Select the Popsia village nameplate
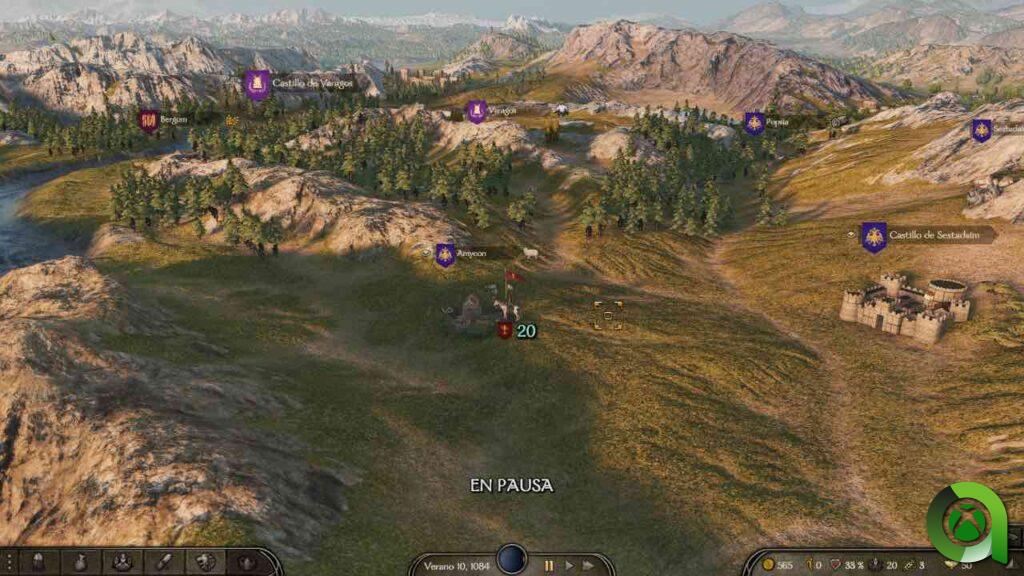The image size is (1024, 576). [x=776, y=122]
